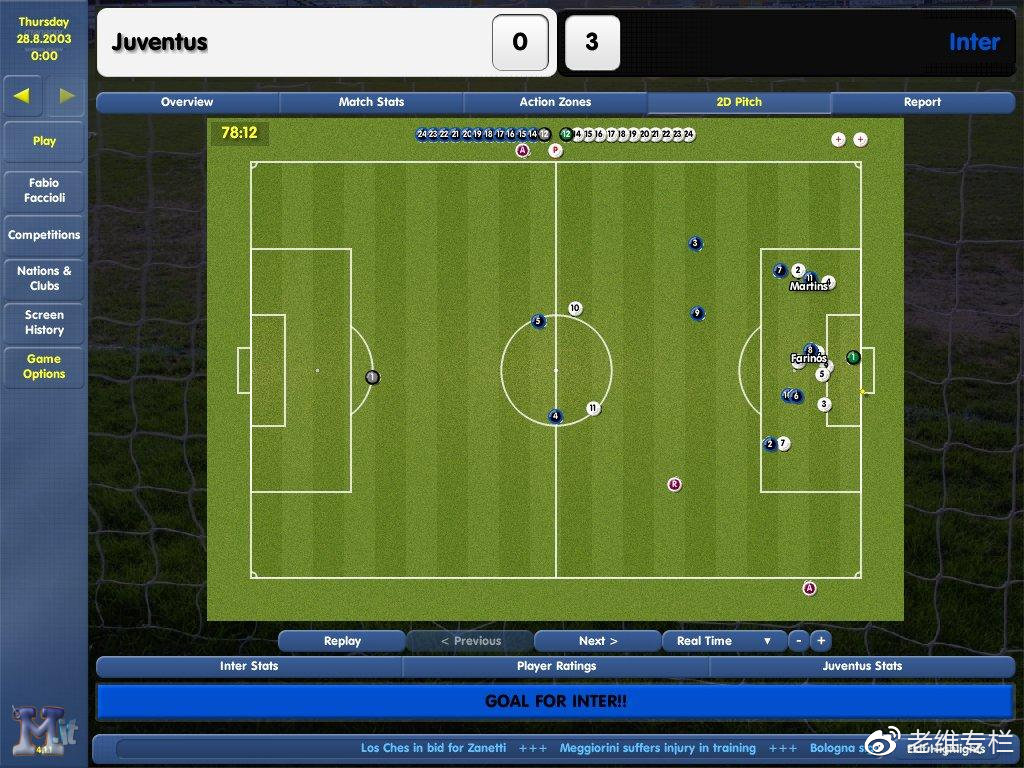Show the Action Zones tab
The image size is (1024, 768).
(555, 102)
